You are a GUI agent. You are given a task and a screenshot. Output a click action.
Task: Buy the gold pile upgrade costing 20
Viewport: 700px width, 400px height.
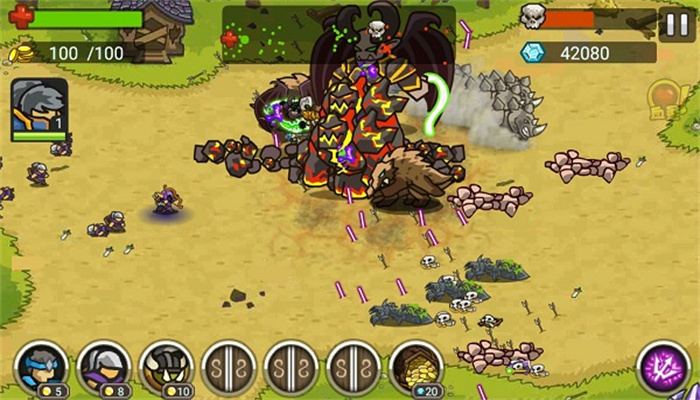coord(416,366)
